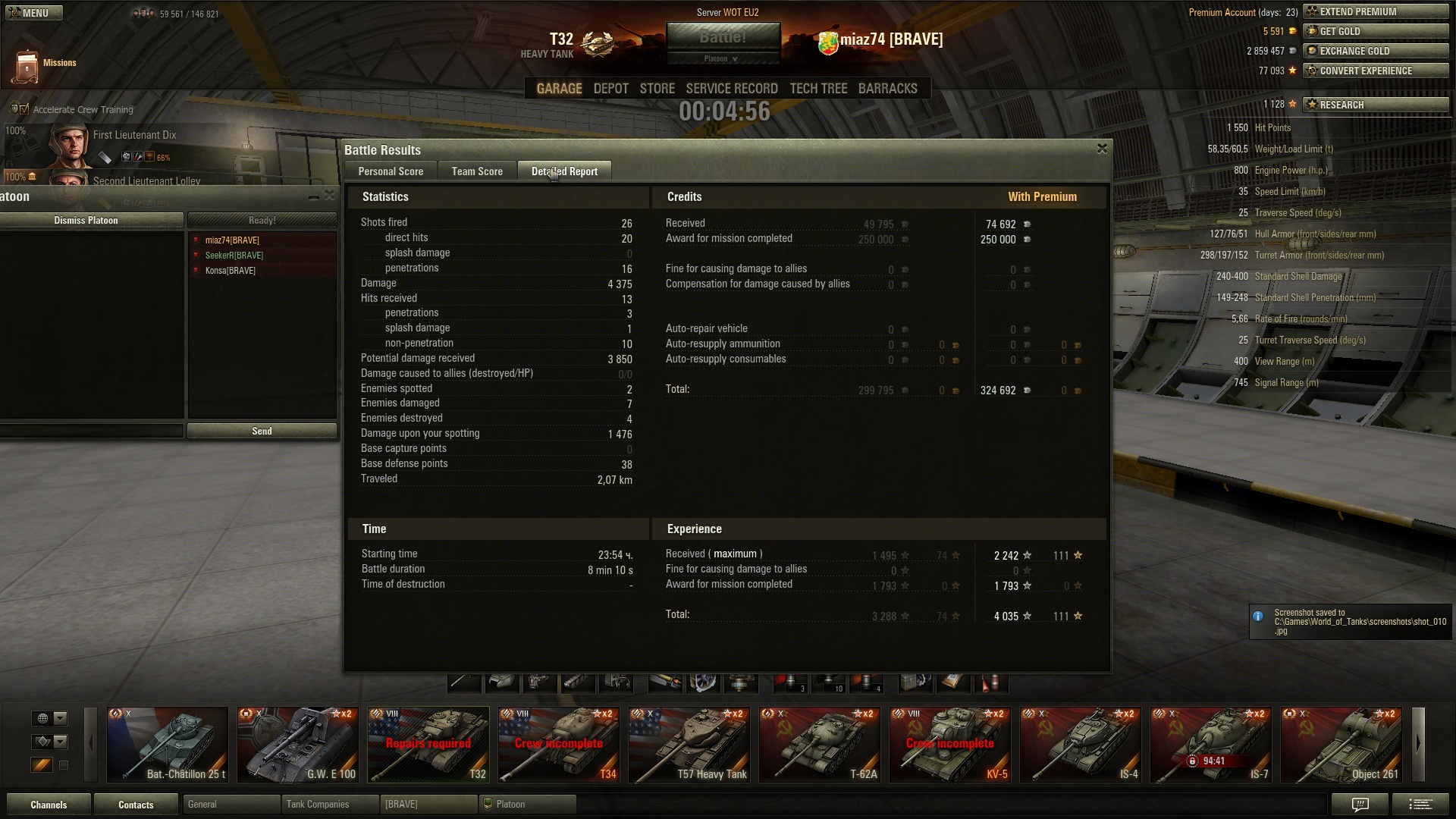Switch to the Personal Score tab
1456x819 pixels.
pyautogui.click(x=391, y=171)
